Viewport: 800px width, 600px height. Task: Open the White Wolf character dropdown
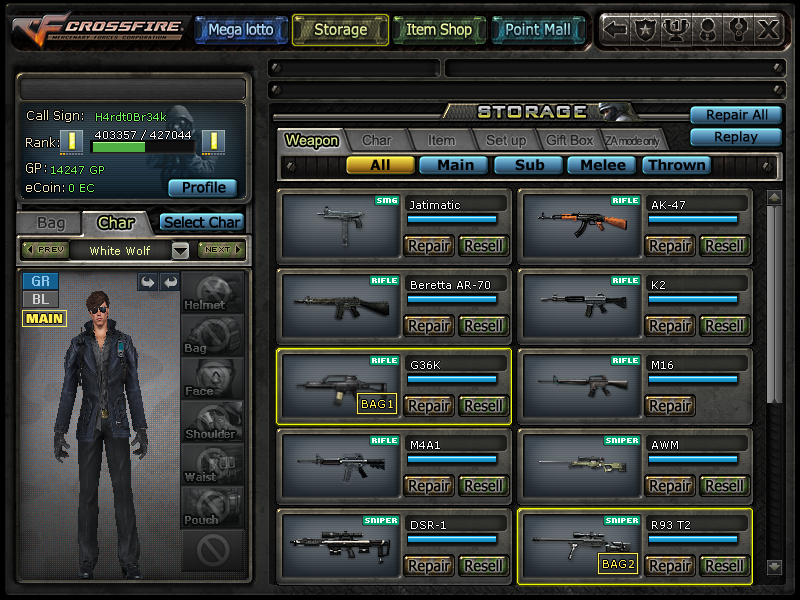click(x=180, y=250)
